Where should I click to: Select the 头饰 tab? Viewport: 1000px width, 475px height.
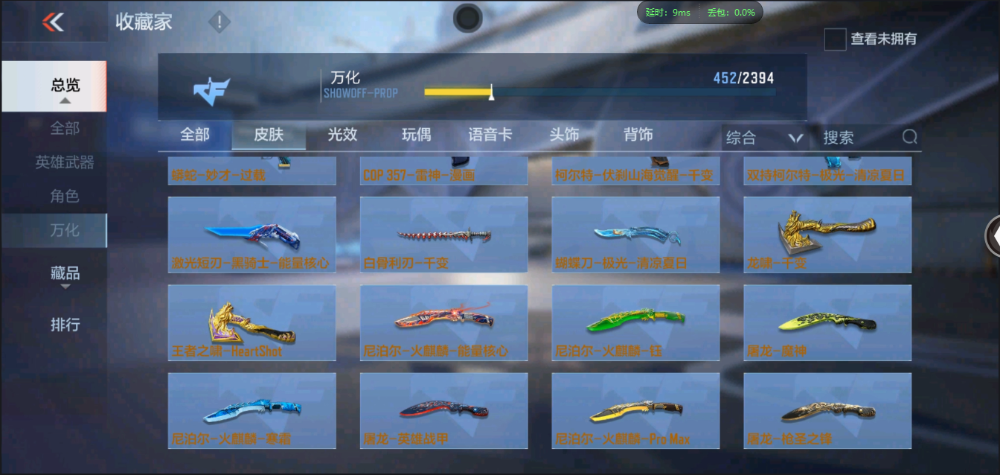tap(564, 135)
